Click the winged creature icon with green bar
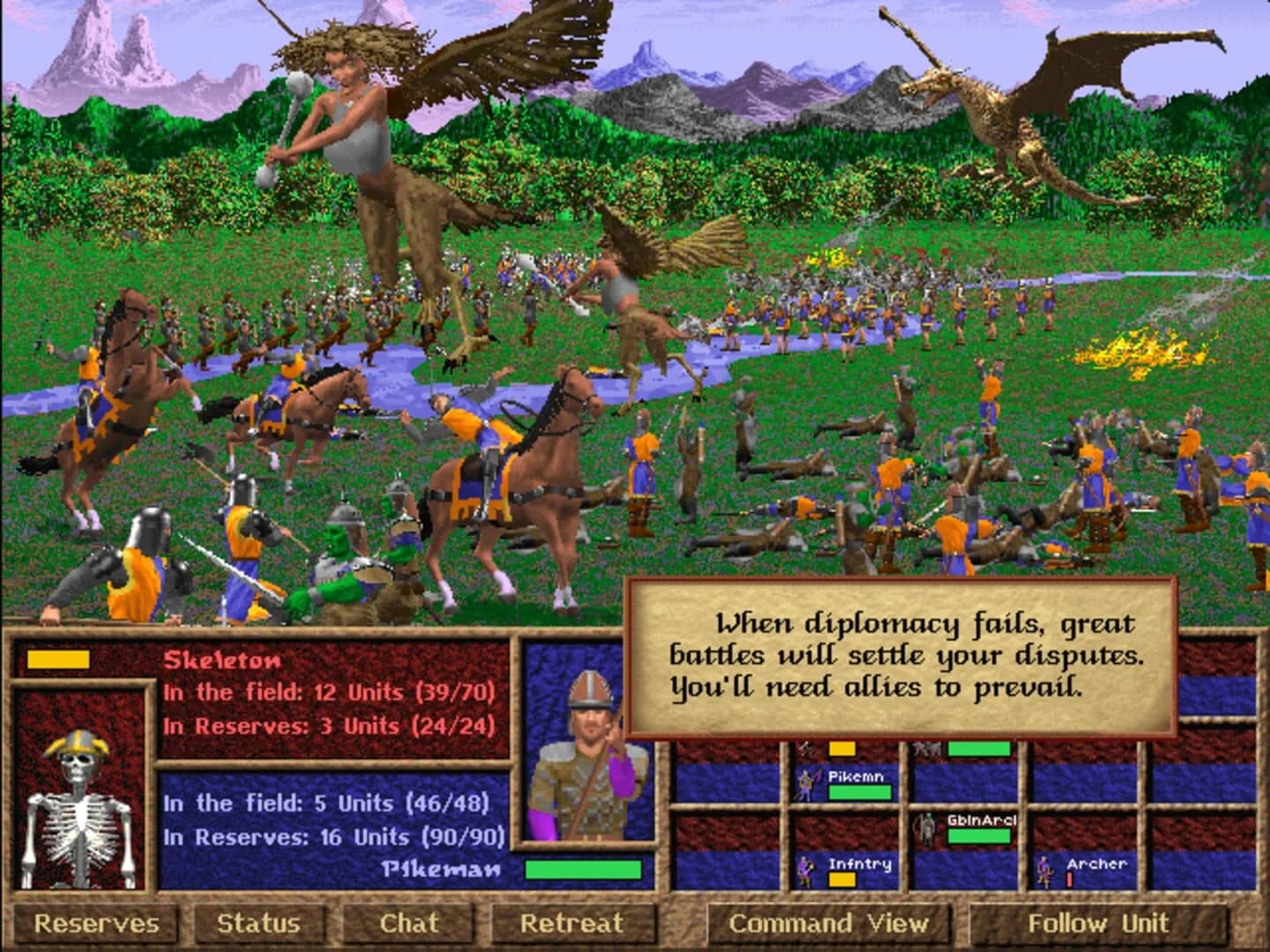This screenshot has height=952, width=1270. [926, 747]
